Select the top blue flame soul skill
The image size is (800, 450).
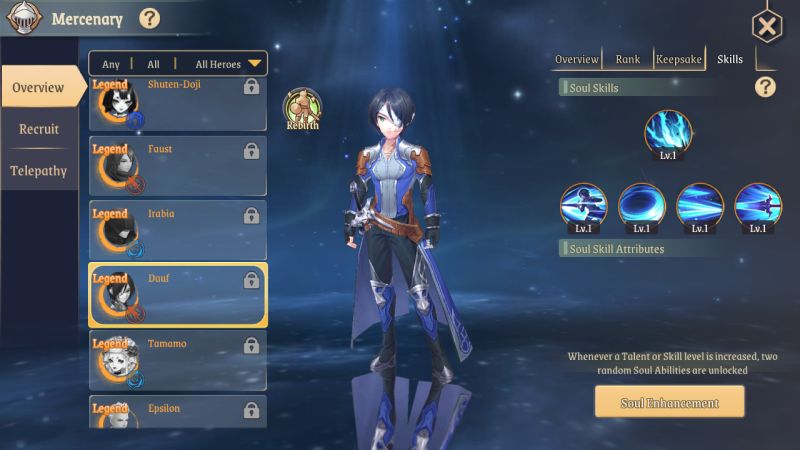click(668, 135)
